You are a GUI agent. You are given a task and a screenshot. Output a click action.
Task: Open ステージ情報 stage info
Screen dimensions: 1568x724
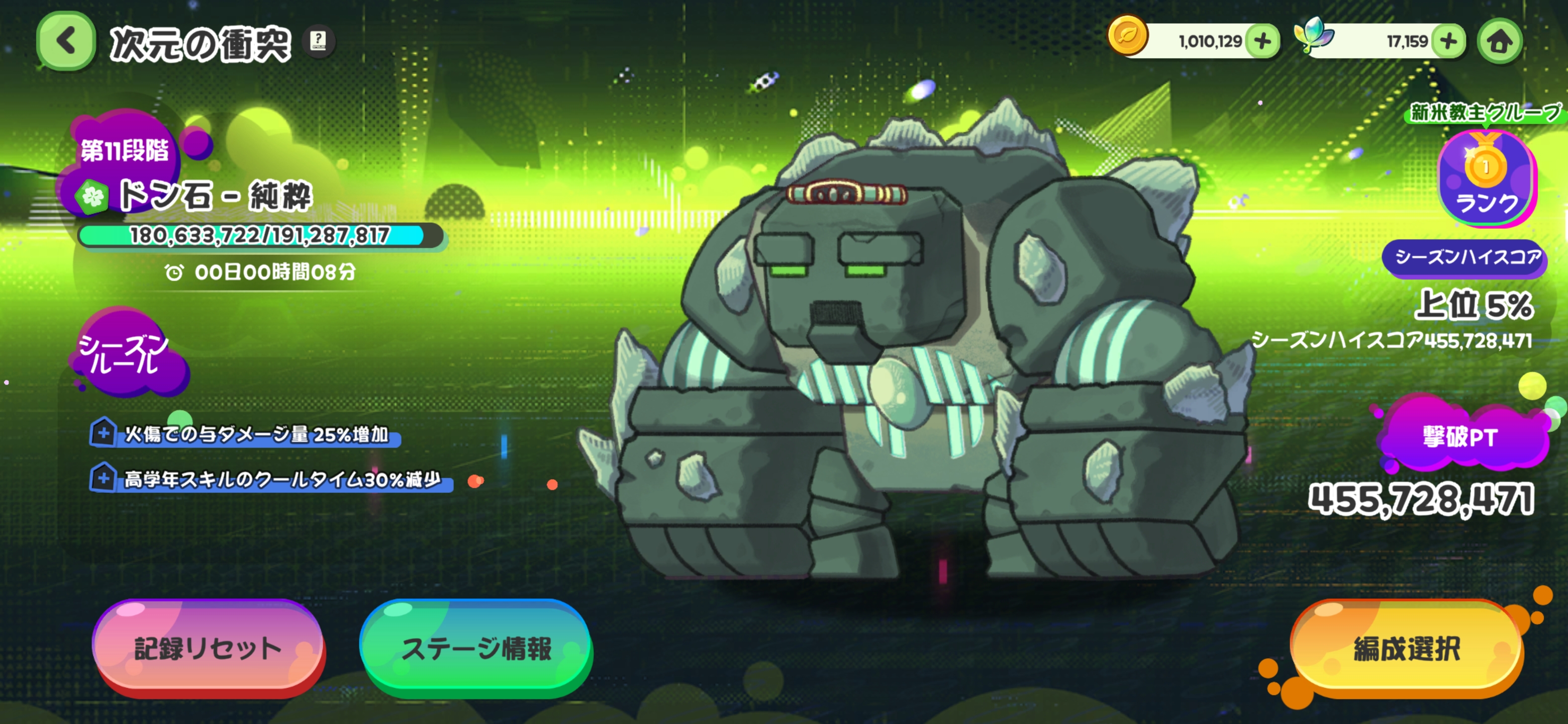click(475, 648)
